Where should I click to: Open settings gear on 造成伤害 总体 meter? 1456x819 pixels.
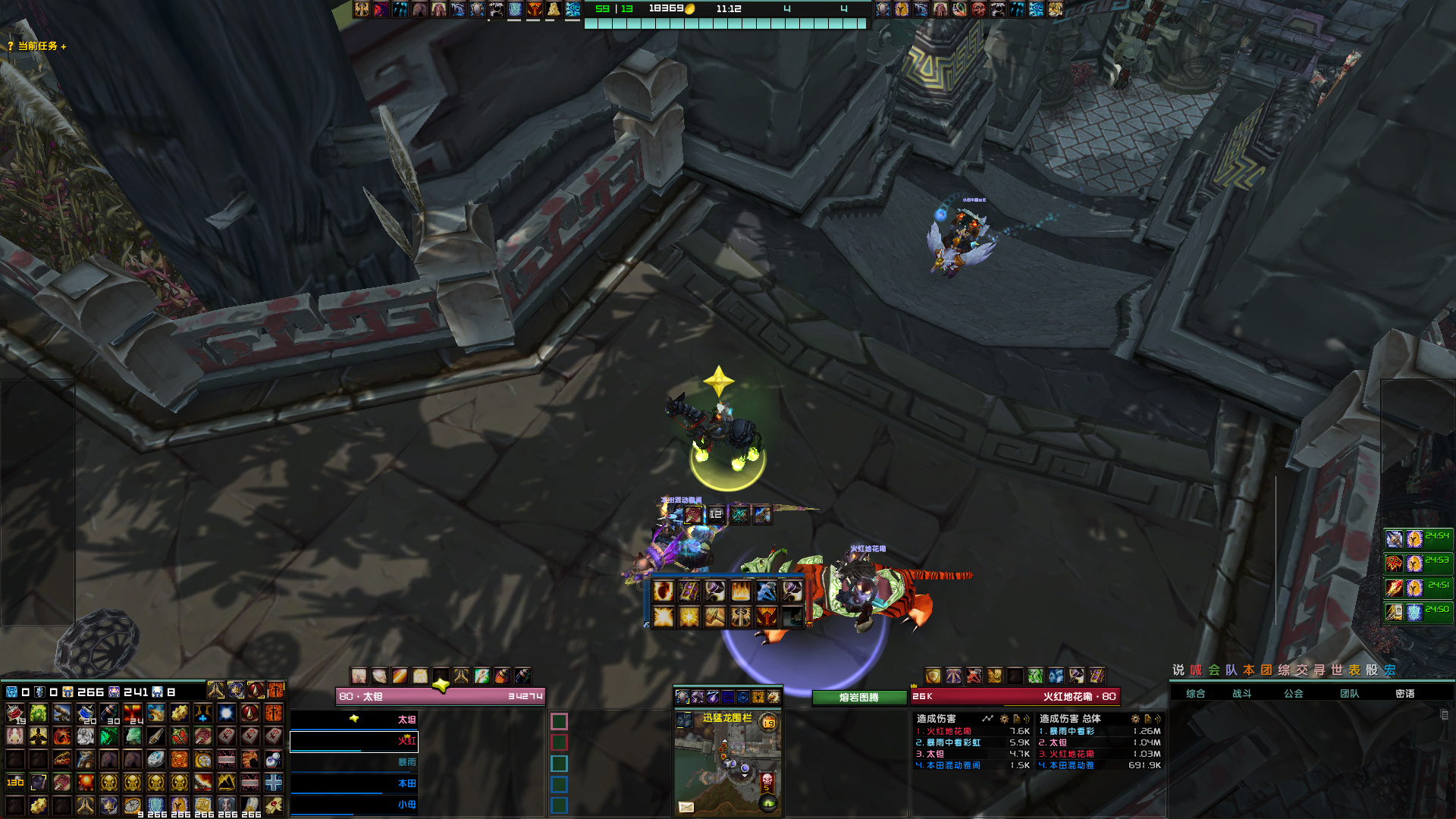pos(1135,718)
